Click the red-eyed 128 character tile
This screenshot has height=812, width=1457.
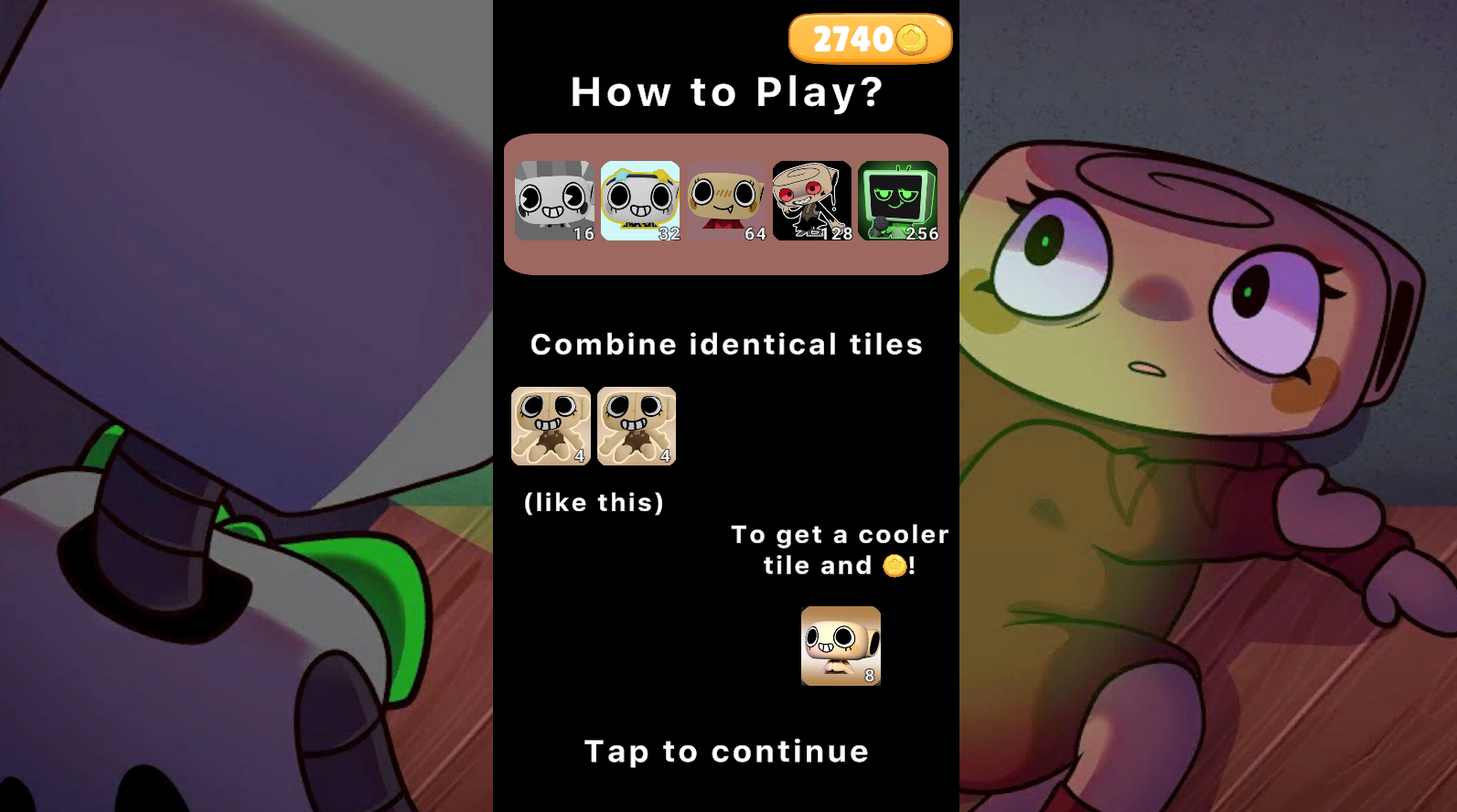[814, 201]
